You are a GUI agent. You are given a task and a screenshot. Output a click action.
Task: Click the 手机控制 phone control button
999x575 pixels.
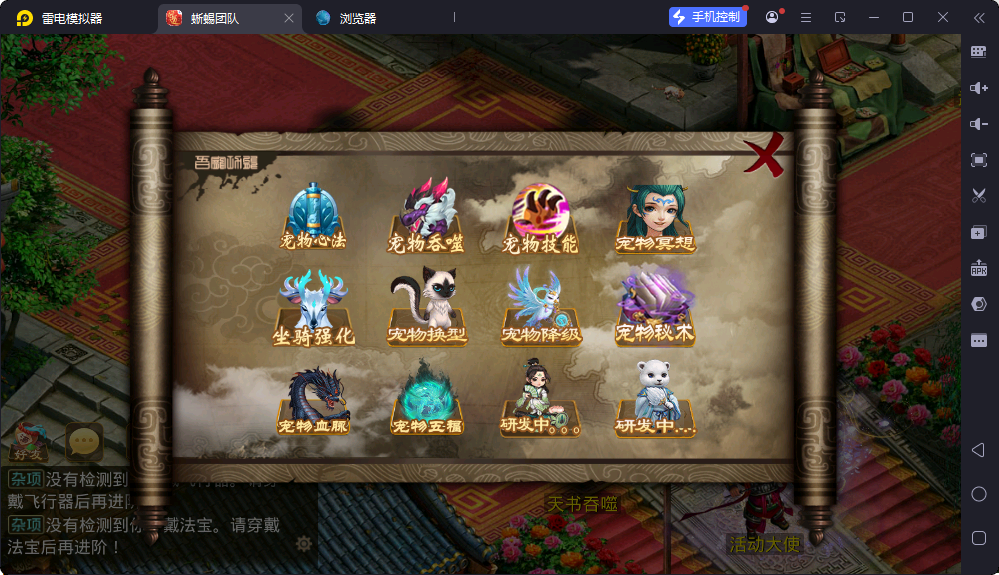tap(708, 17)
